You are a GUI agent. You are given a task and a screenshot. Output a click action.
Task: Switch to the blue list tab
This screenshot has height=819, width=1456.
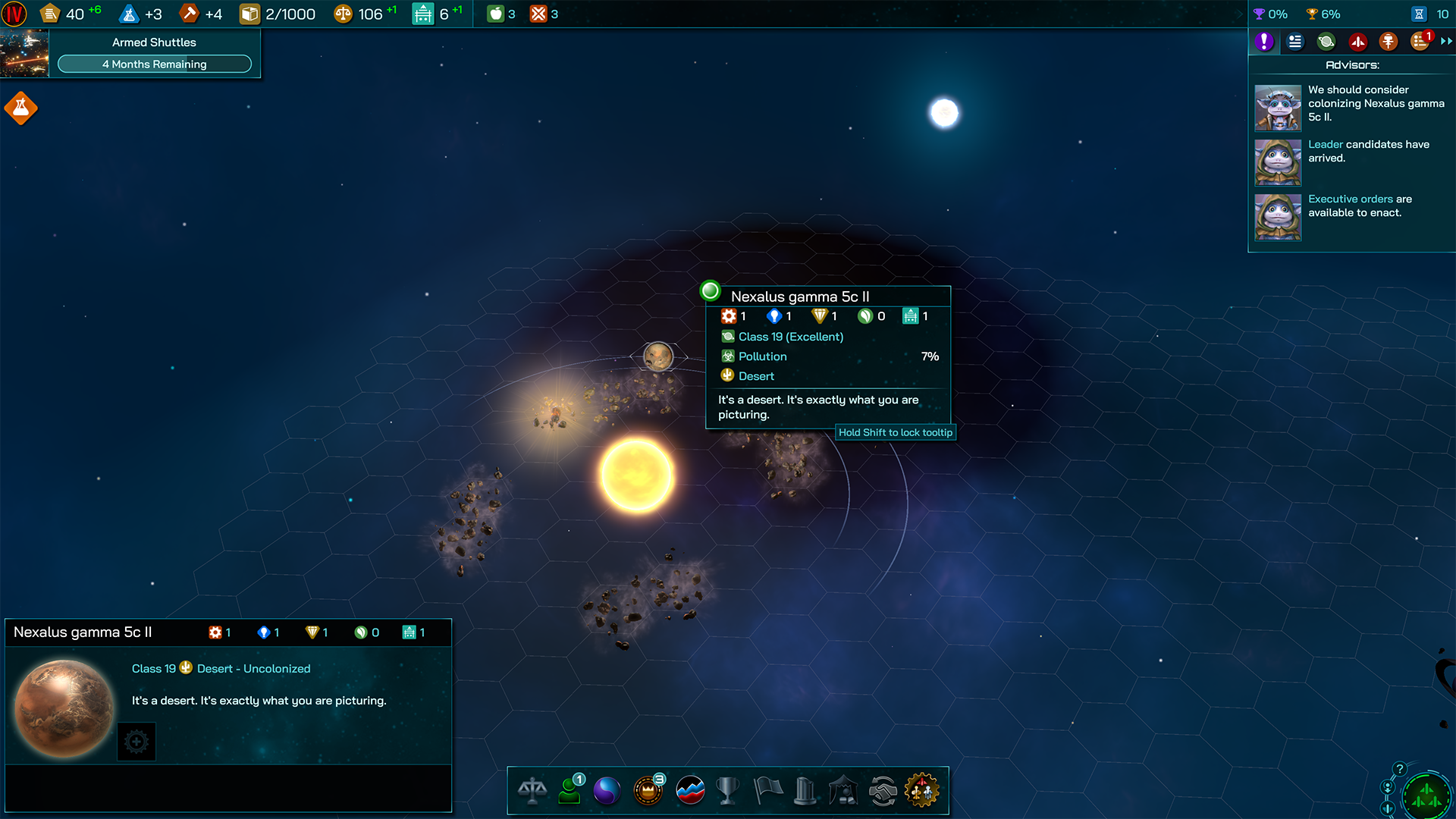(1295, 42)
